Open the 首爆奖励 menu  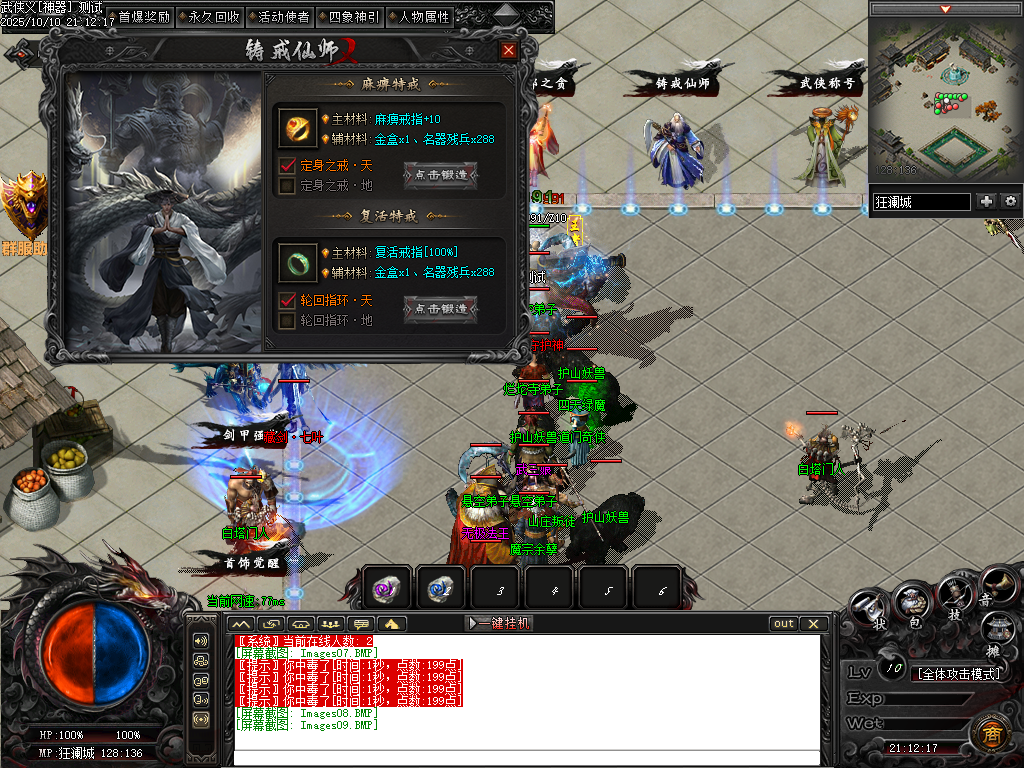coord(138,17)
